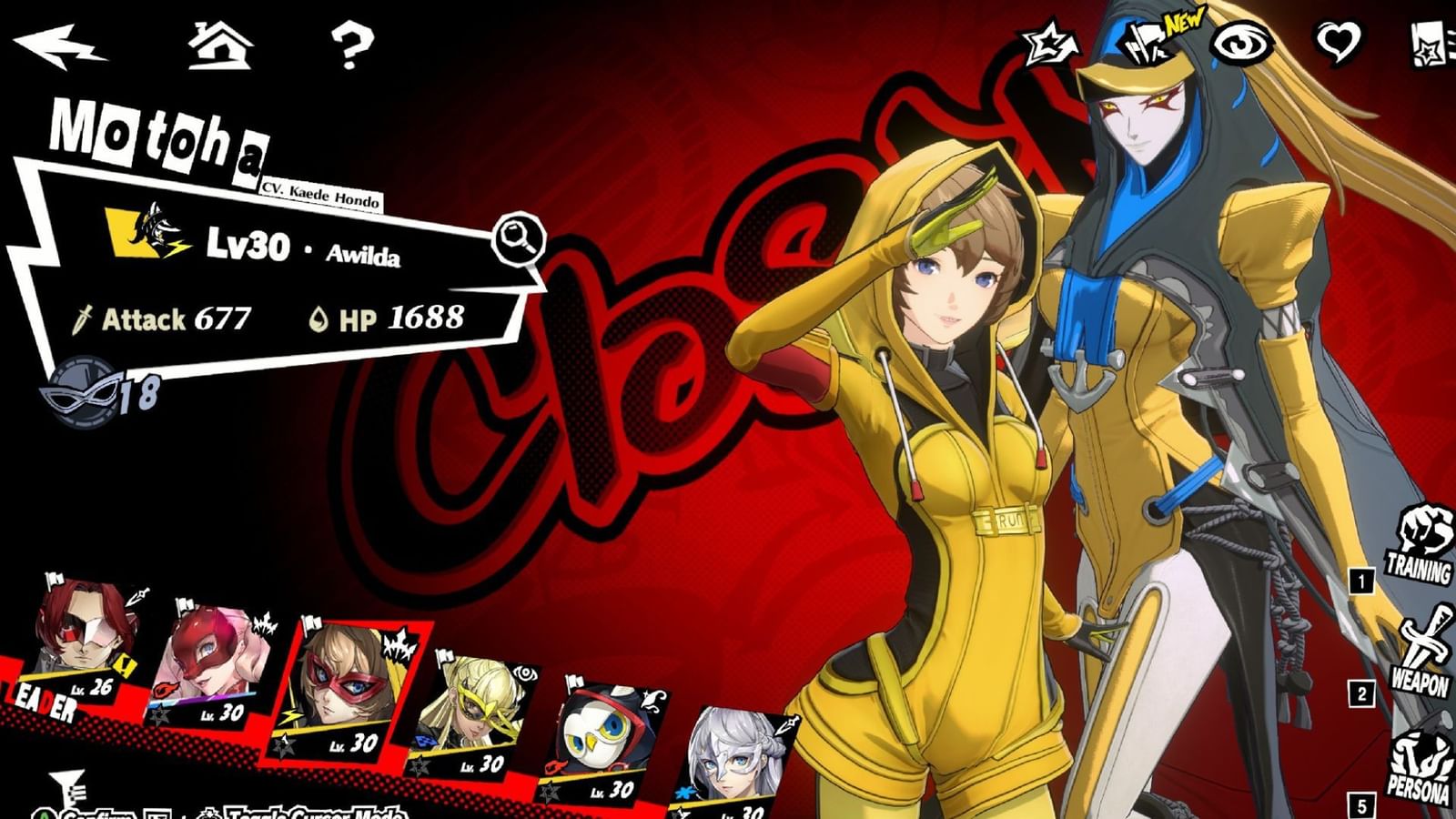Click the star emblem icon at top right
Screen dimensions: 1456x819
click(x=1047, y=41)
